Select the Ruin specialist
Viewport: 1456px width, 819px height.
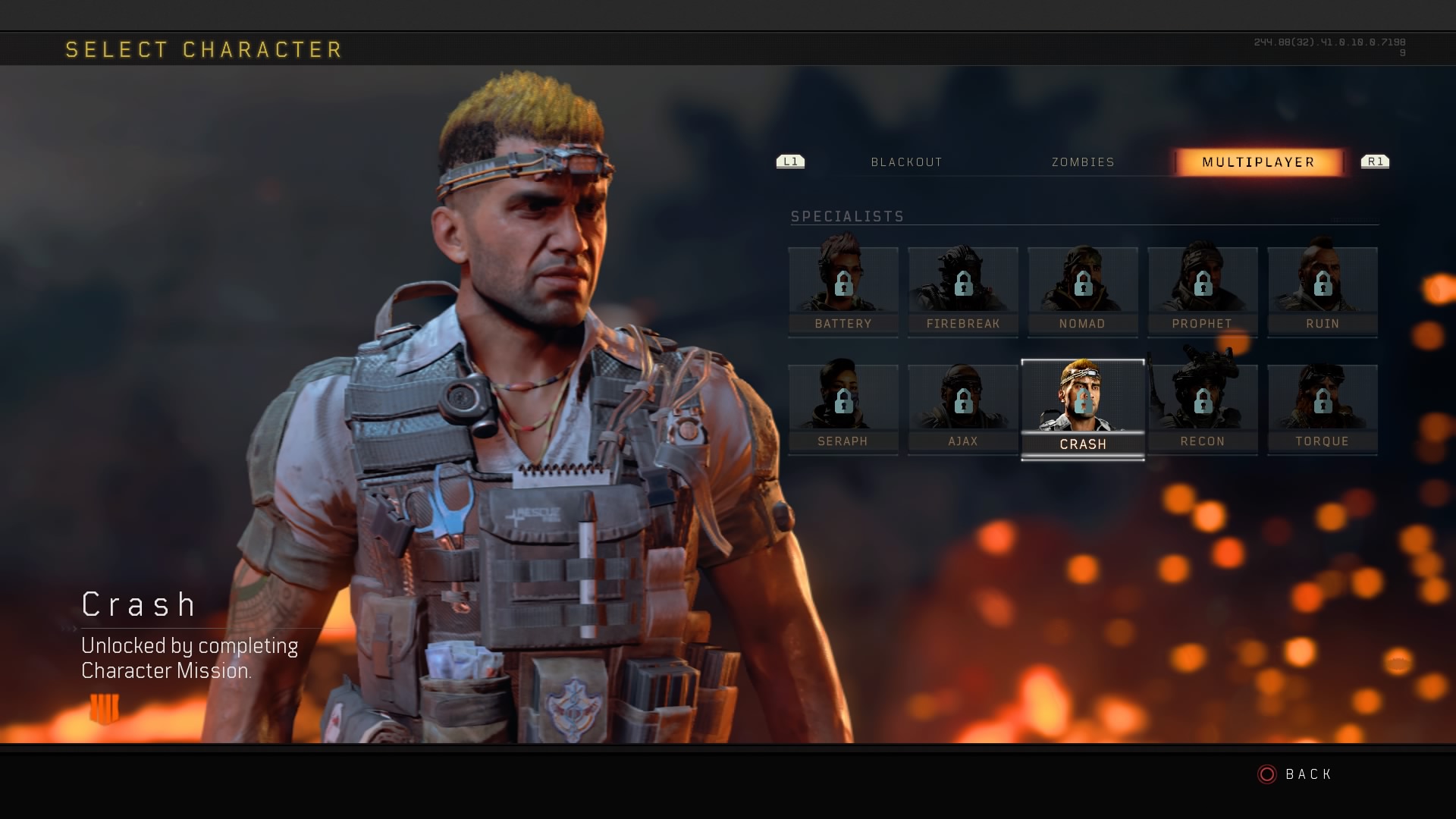[x=1323, y=291]
